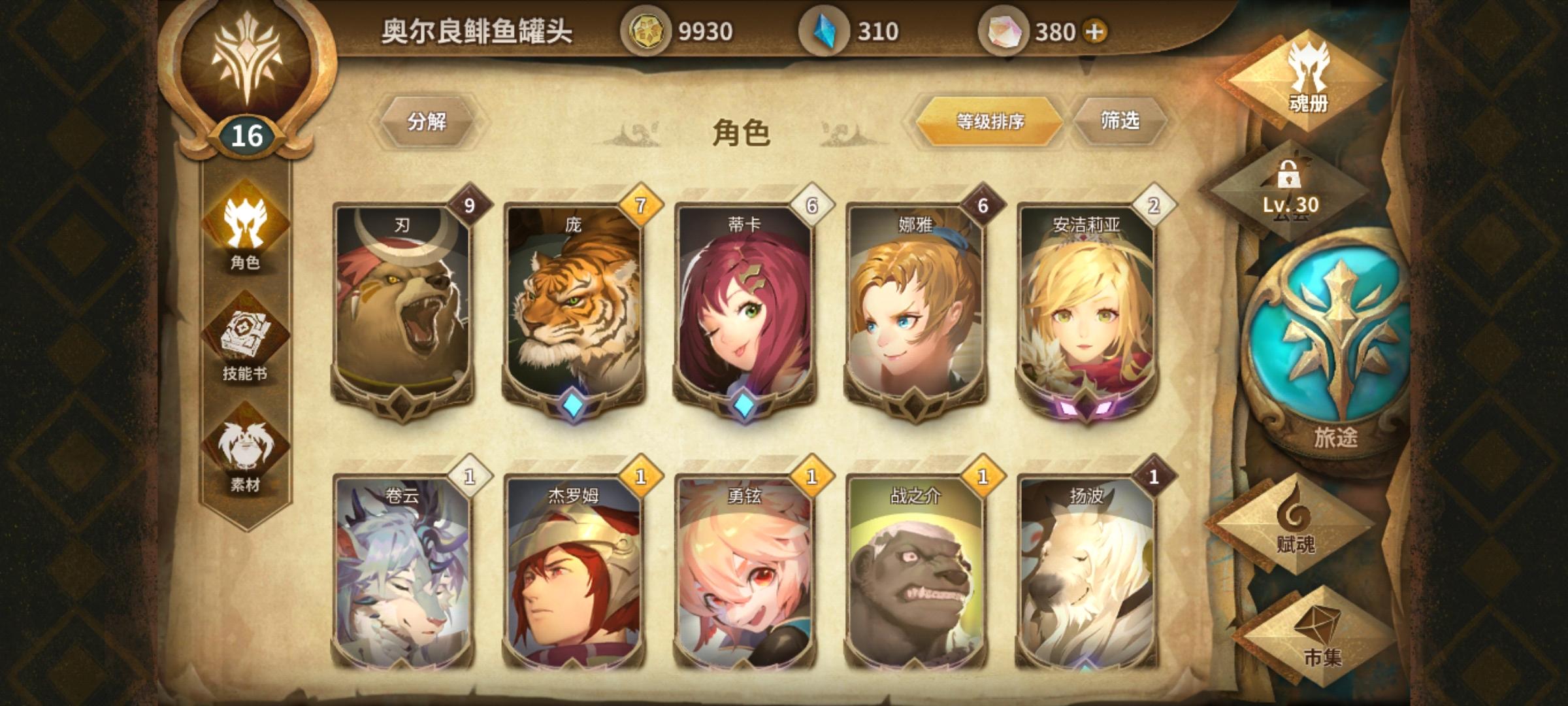Viewport: 1568px width, 706px height.
Task: Click the 分解 (Dismantle) button
Action: pos(428,120)
